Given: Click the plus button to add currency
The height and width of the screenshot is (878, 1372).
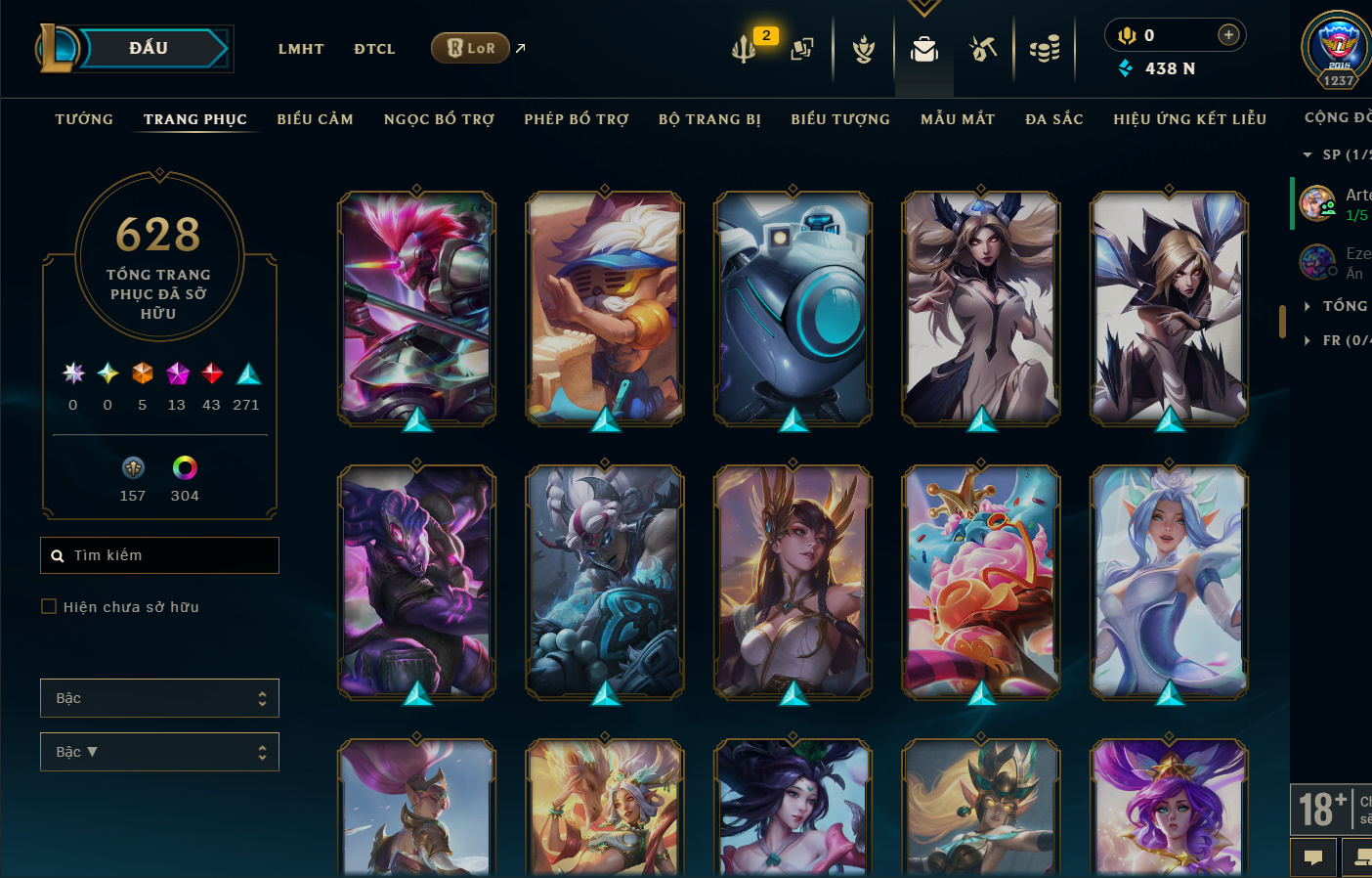Looking at the screenshot, I should coord(1228,35).
